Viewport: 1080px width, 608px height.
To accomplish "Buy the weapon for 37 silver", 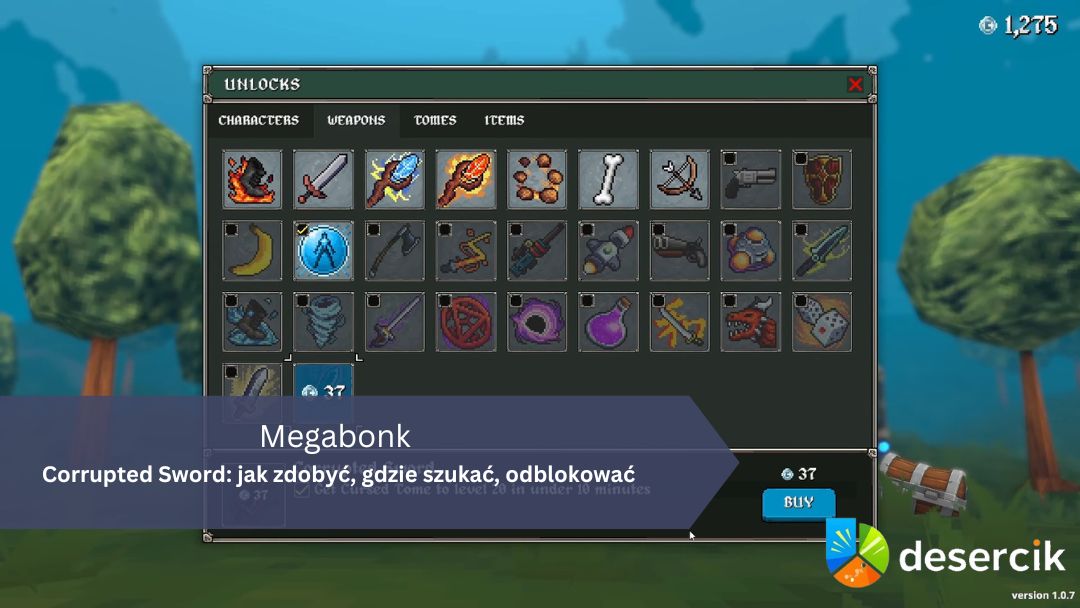I will pos(798,502).
